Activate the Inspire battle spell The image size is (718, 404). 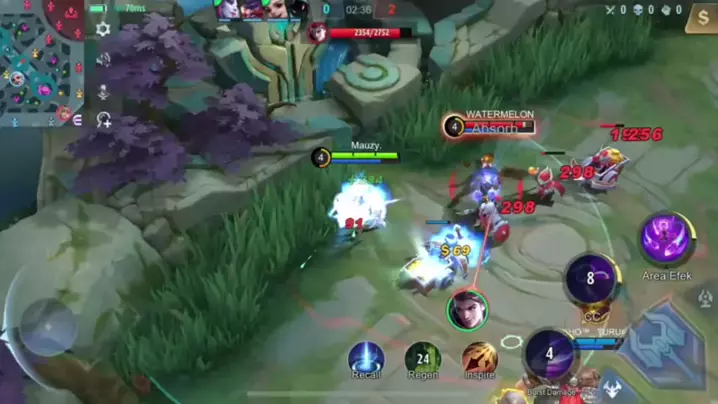point(479,357)
